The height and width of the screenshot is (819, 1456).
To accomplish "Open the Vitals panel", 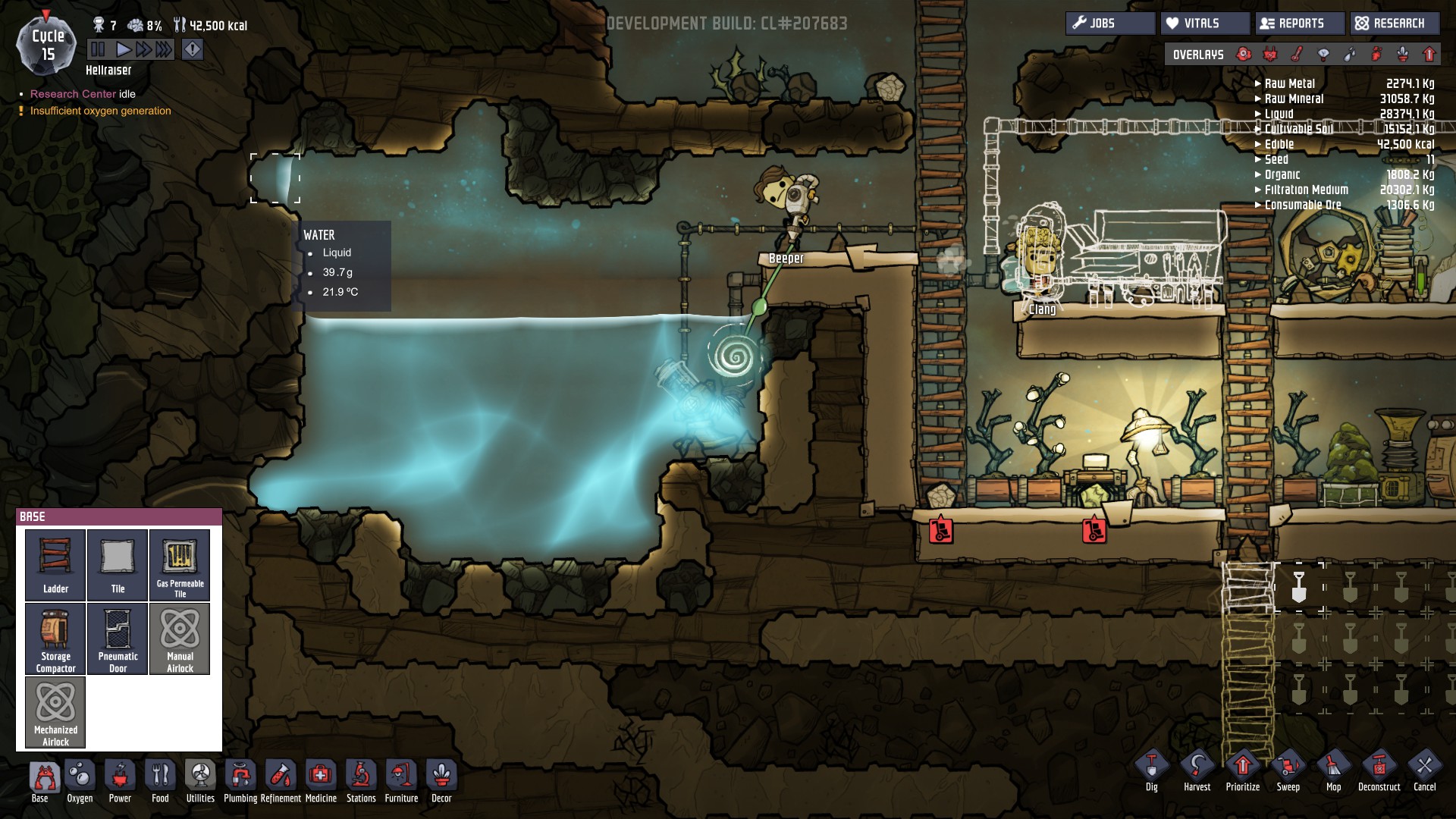I will pyautogui.click(x=1204, y=24).
